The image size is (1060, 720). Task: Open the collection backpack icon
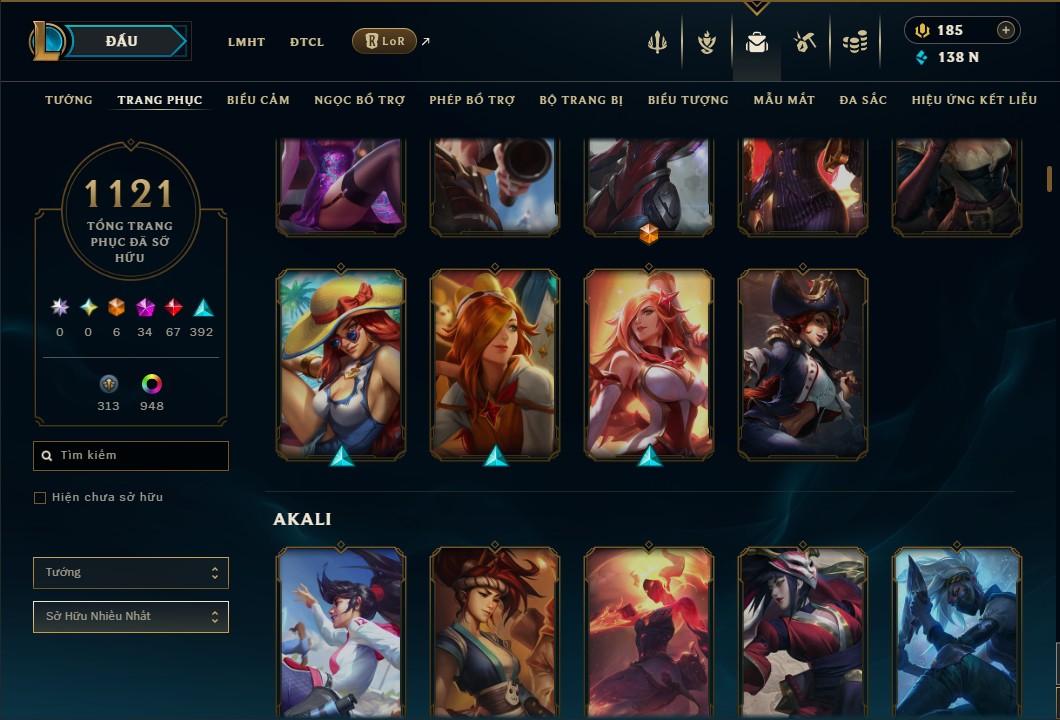coord(757,42)
